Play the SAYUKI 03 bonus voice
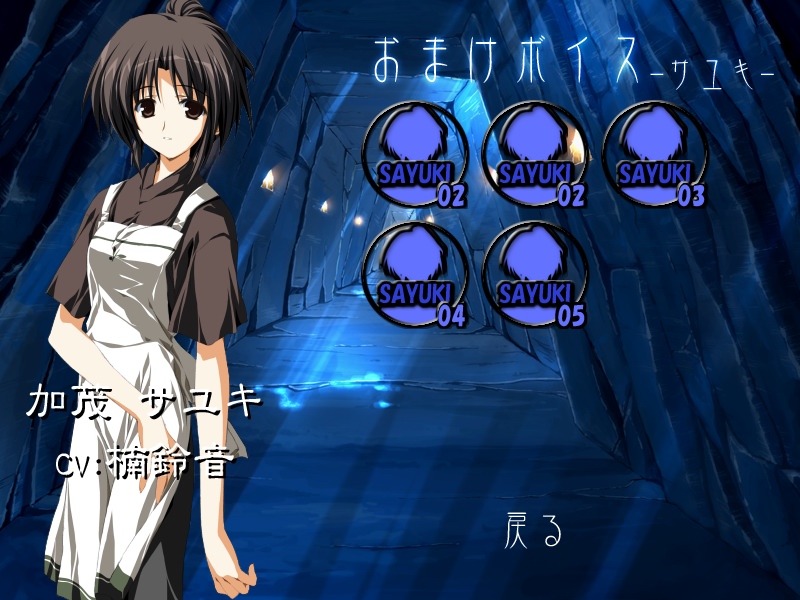Viewport: 800px width, 600px height. coord(656,155)
